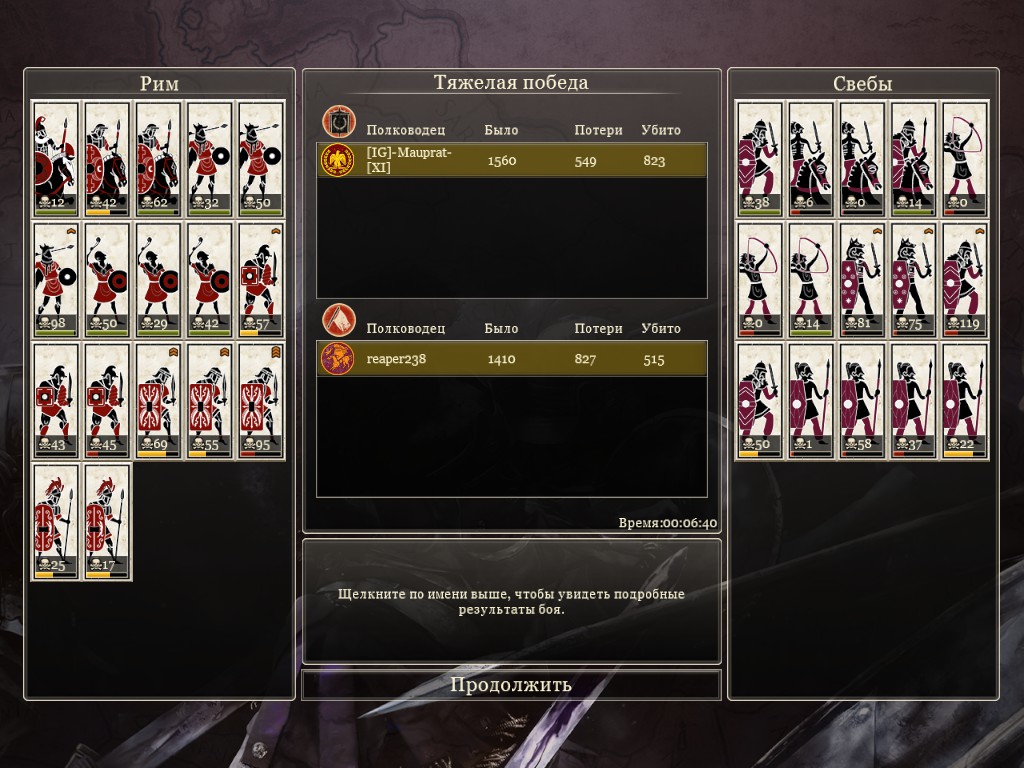Pick the Suebi unit card with 75 kills

[x=914, y=280]
